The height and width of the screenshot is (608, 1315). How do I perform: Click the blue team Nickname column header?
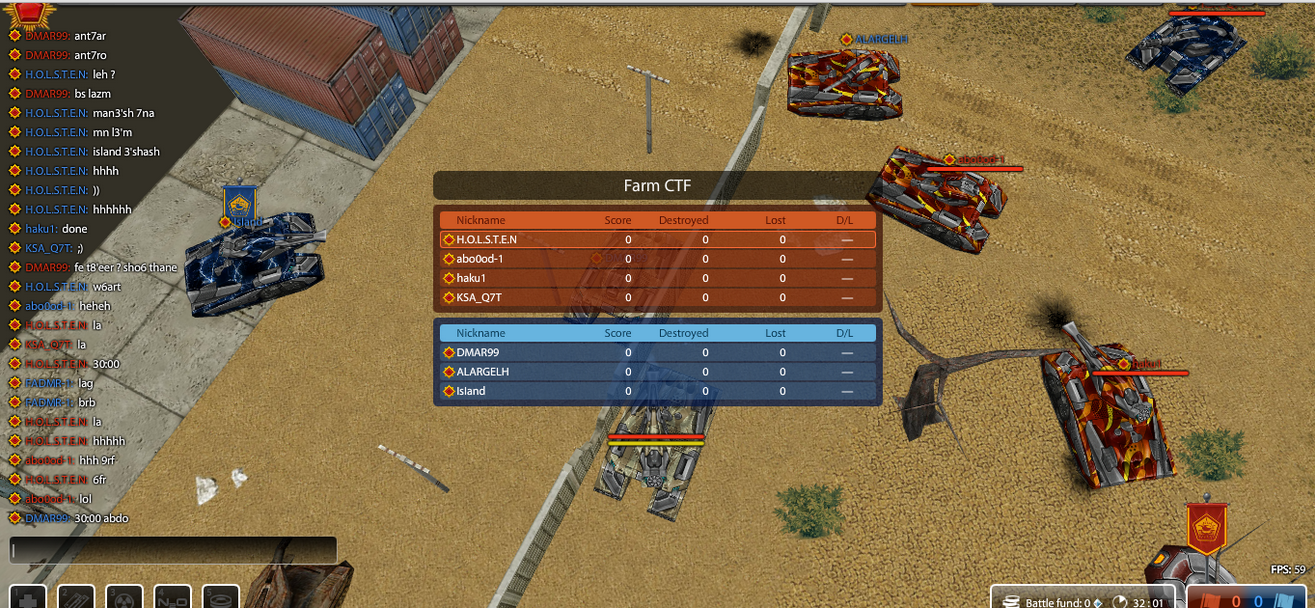481,333
